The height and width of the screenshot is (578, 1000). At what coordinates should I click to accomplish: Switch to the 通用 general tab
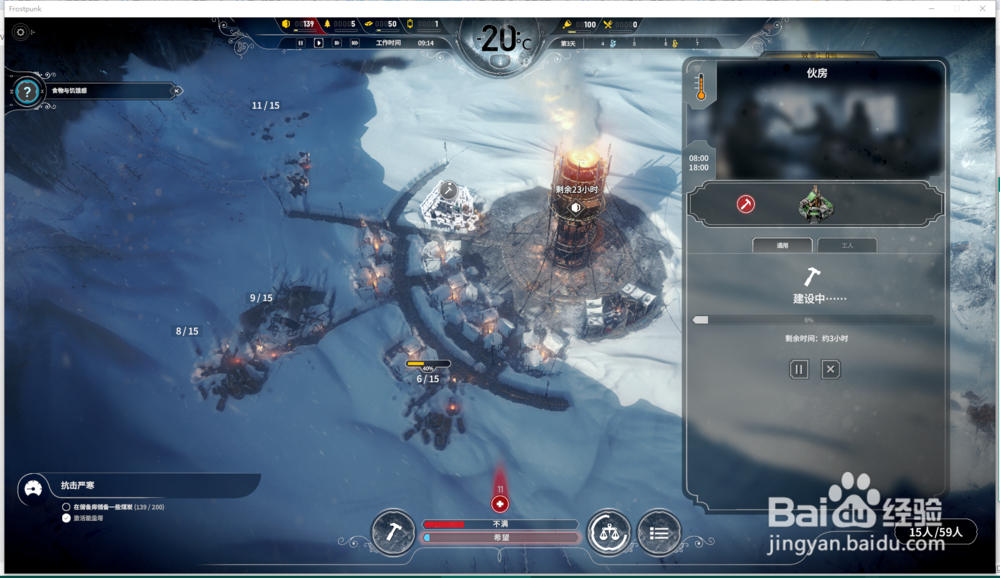(782, 245)
